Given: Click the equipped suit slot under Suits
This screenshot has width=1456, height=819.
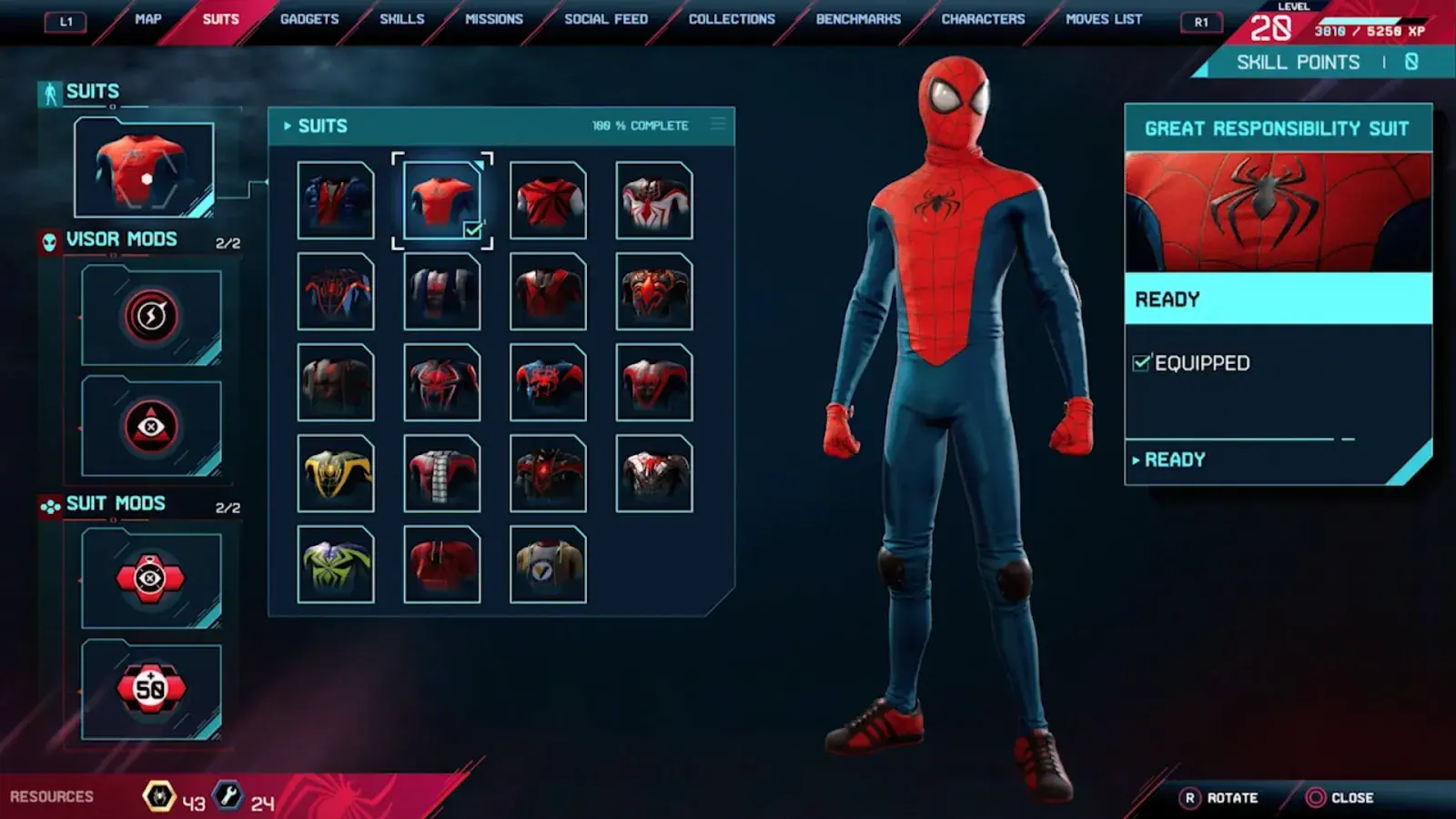Looking at the screenshot, I should 144,169.
